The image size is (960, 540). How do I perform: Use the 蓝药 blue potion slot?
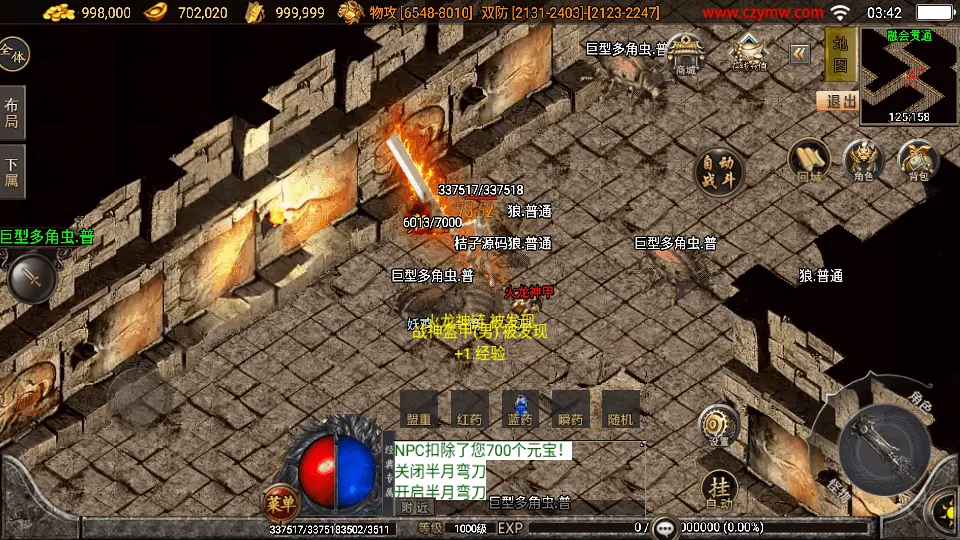[x=520, y=409]
